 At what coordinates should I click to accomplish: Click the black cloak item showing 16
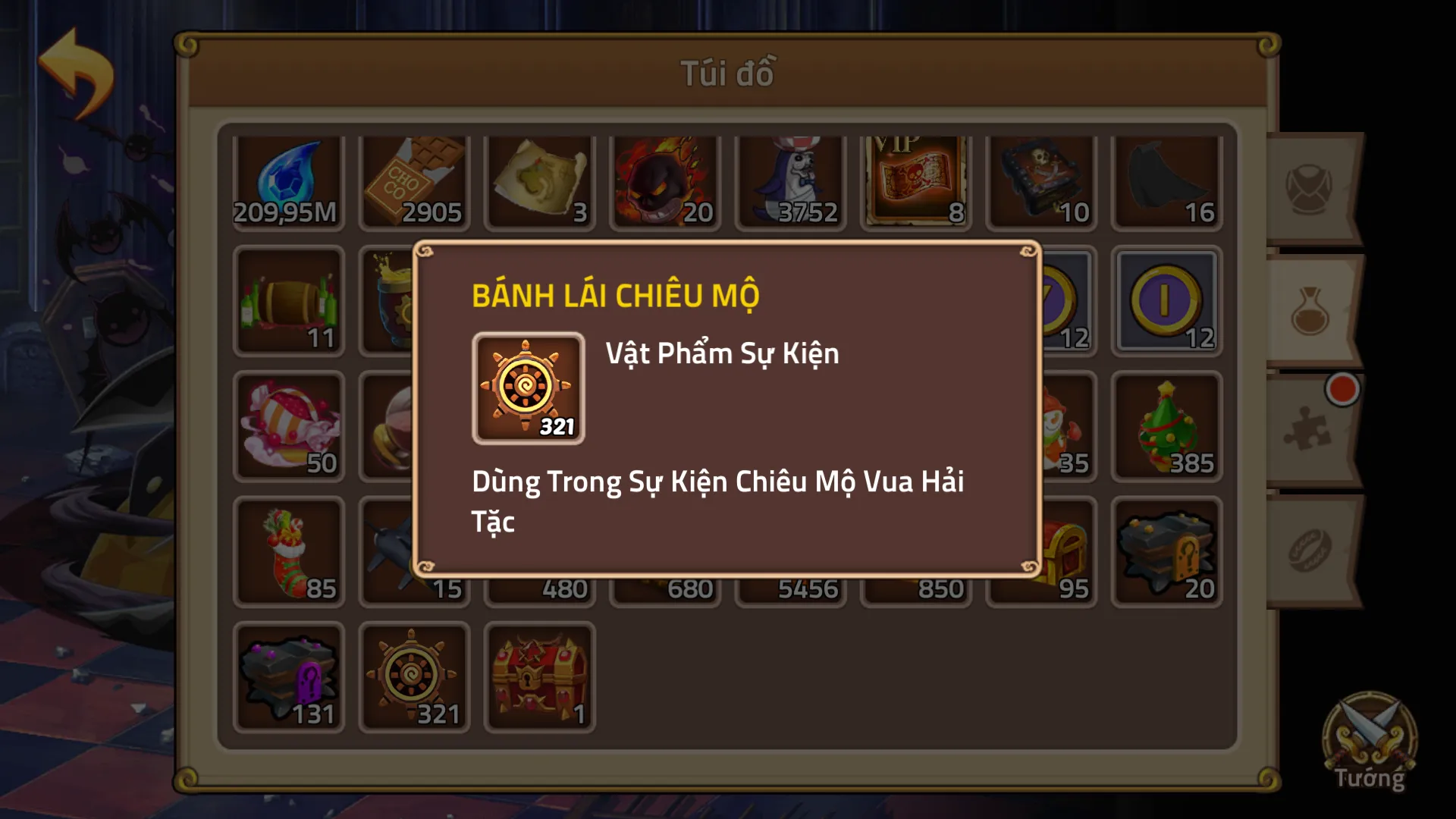(x=1166, y=176)
